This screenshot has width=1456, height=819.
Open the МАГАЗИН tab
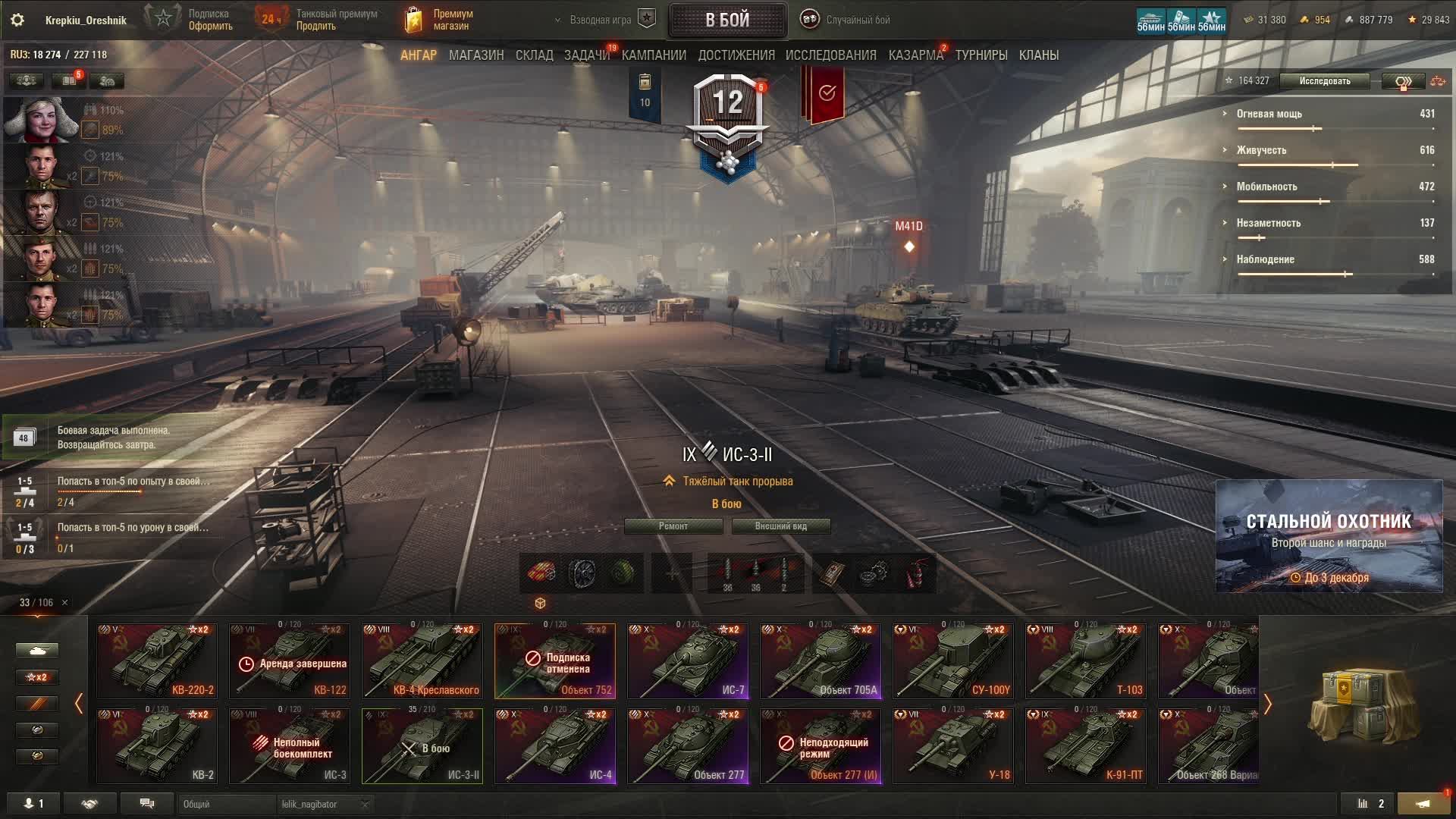coord(475,55)
